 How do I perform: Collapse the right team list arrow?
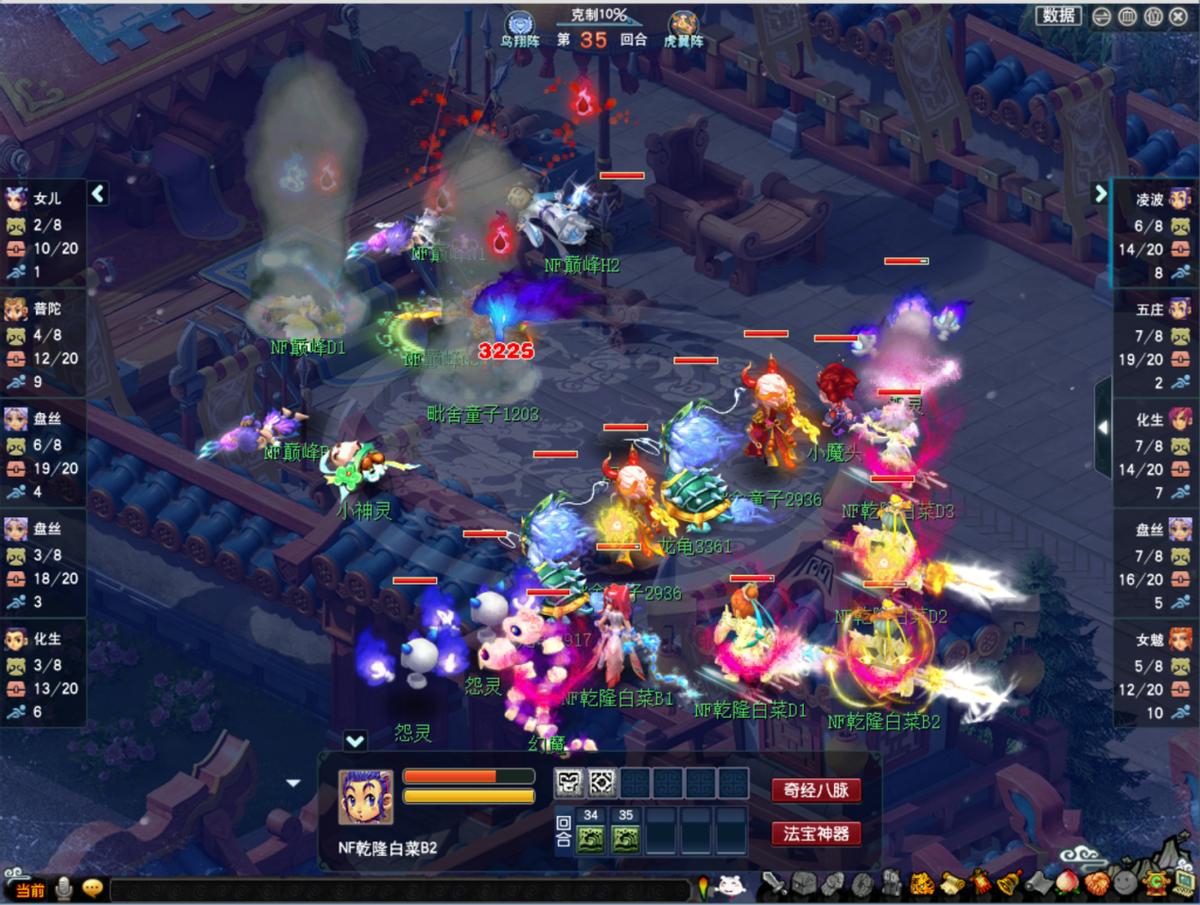click(x=1101, y=193)
